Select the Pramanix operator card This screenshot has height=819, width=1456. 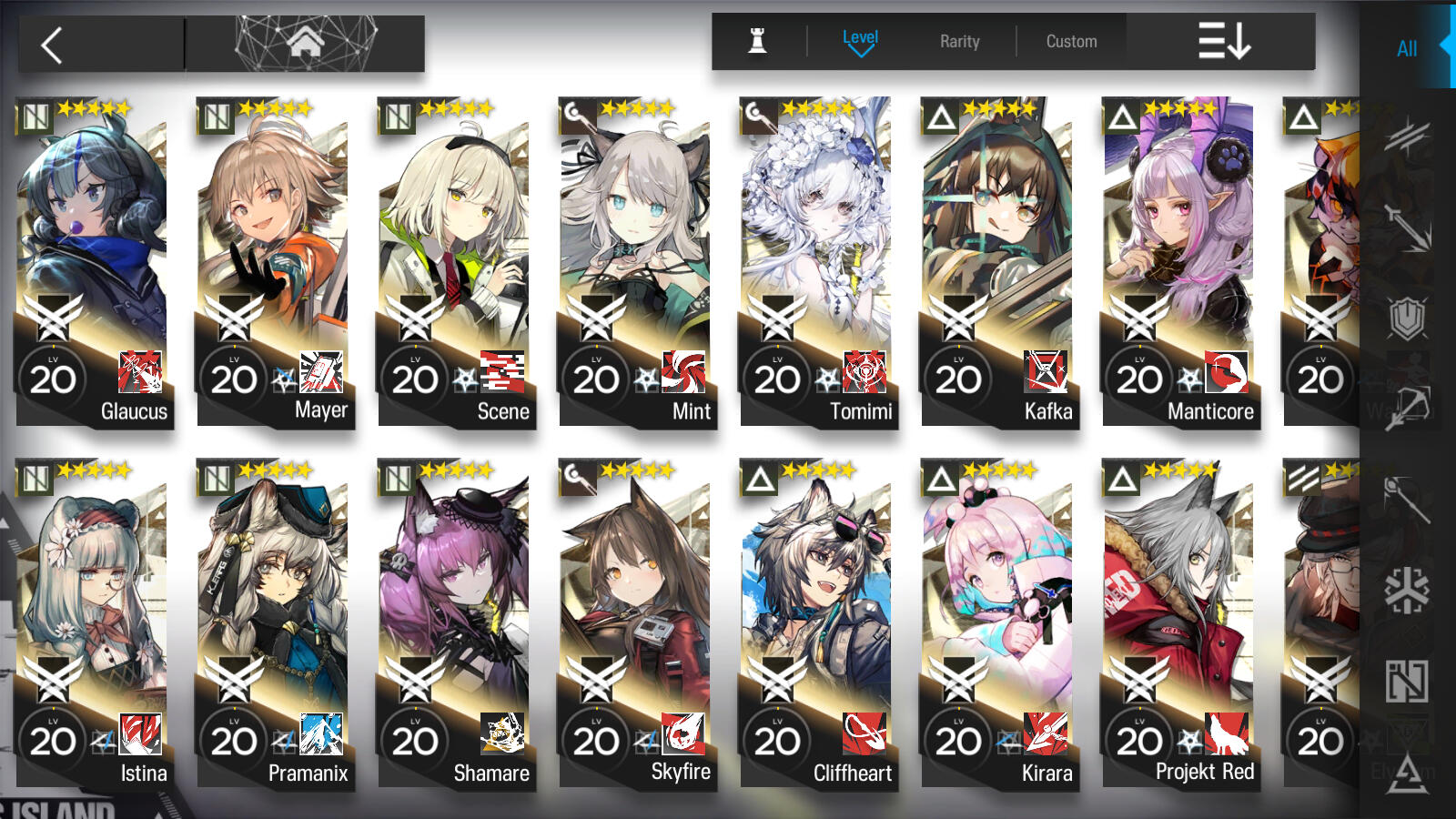click(273, 624)
